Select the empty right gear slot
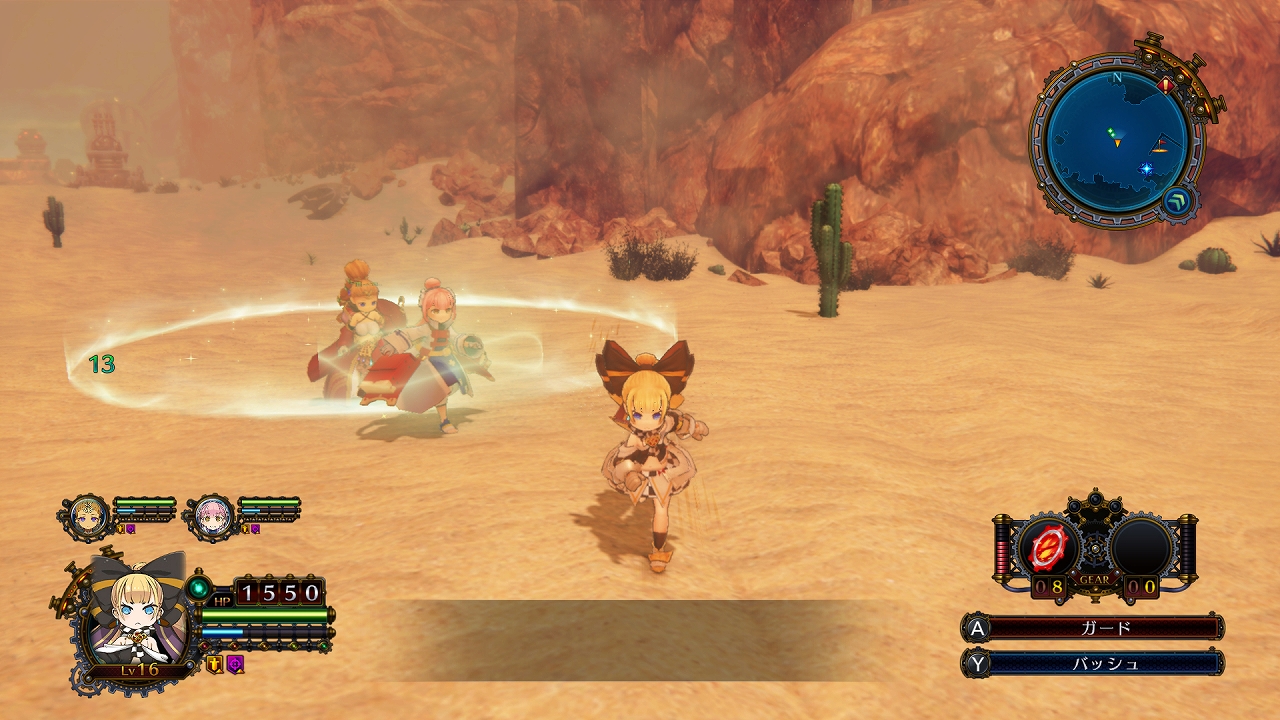 1141,547
